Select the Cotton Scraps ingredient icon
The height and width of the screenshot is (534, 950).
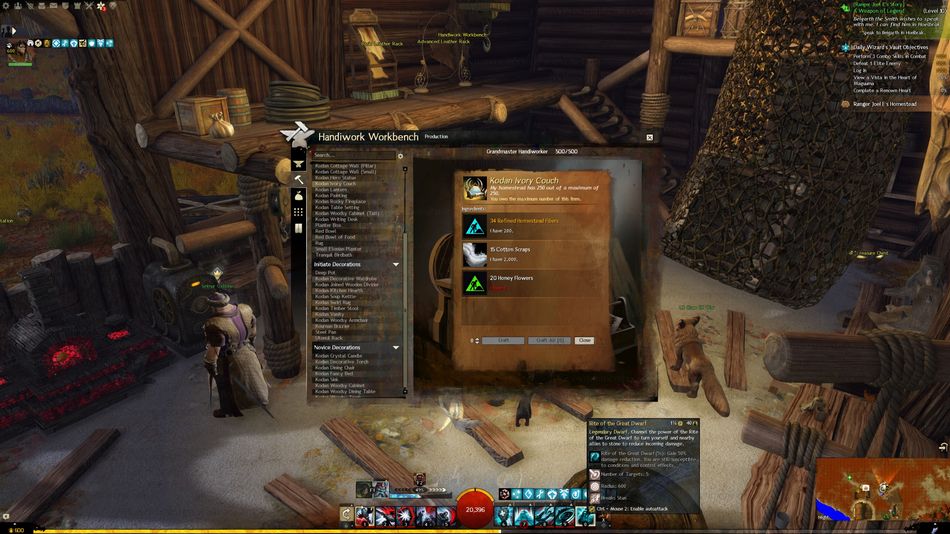click(x=475, y=254)
